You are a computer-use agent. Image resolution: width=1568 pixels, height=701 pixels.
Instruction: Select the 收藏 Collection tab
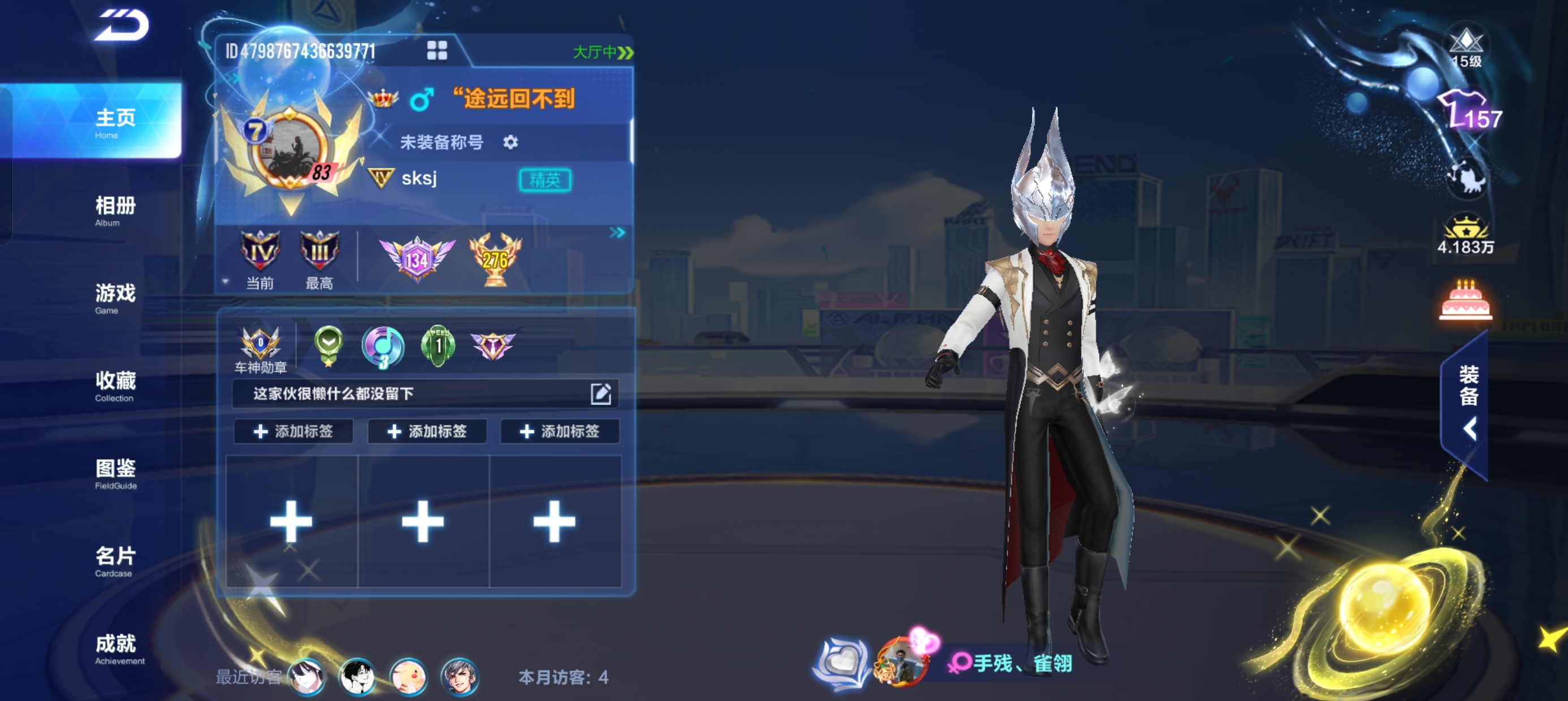115,386
